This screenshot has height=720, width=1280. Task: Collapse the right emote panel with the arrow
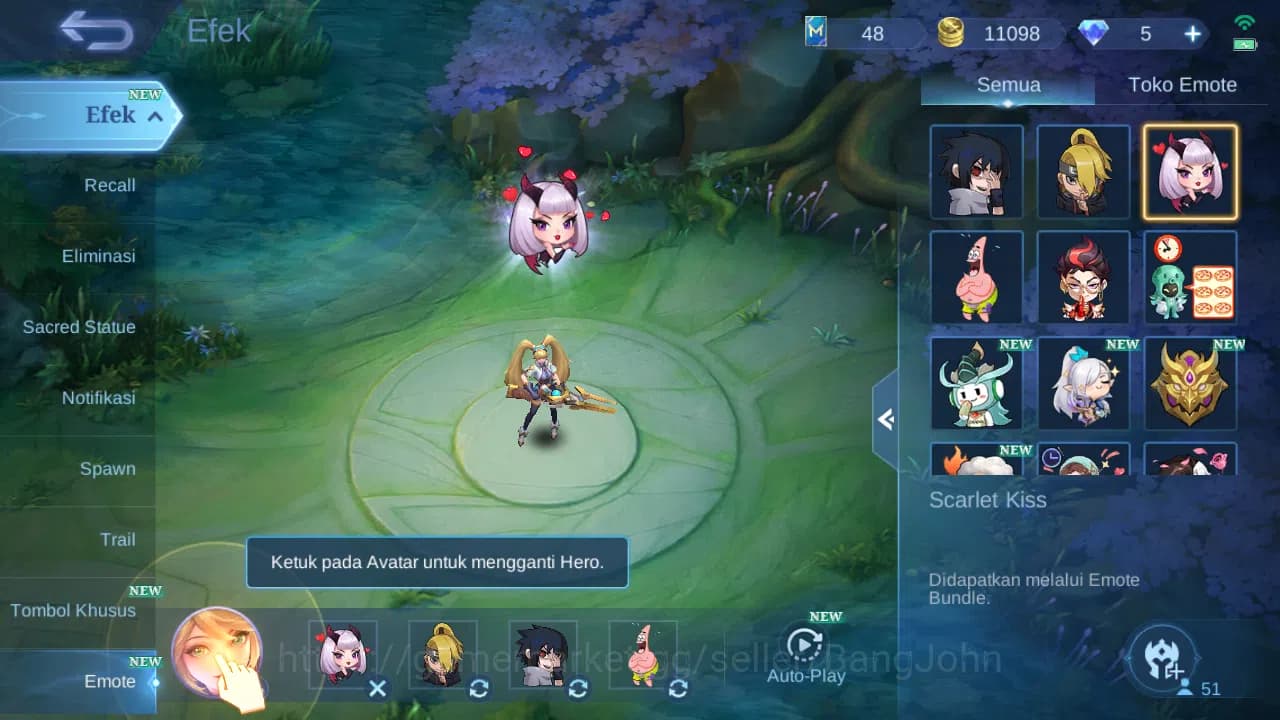click(x=884, y=420)
